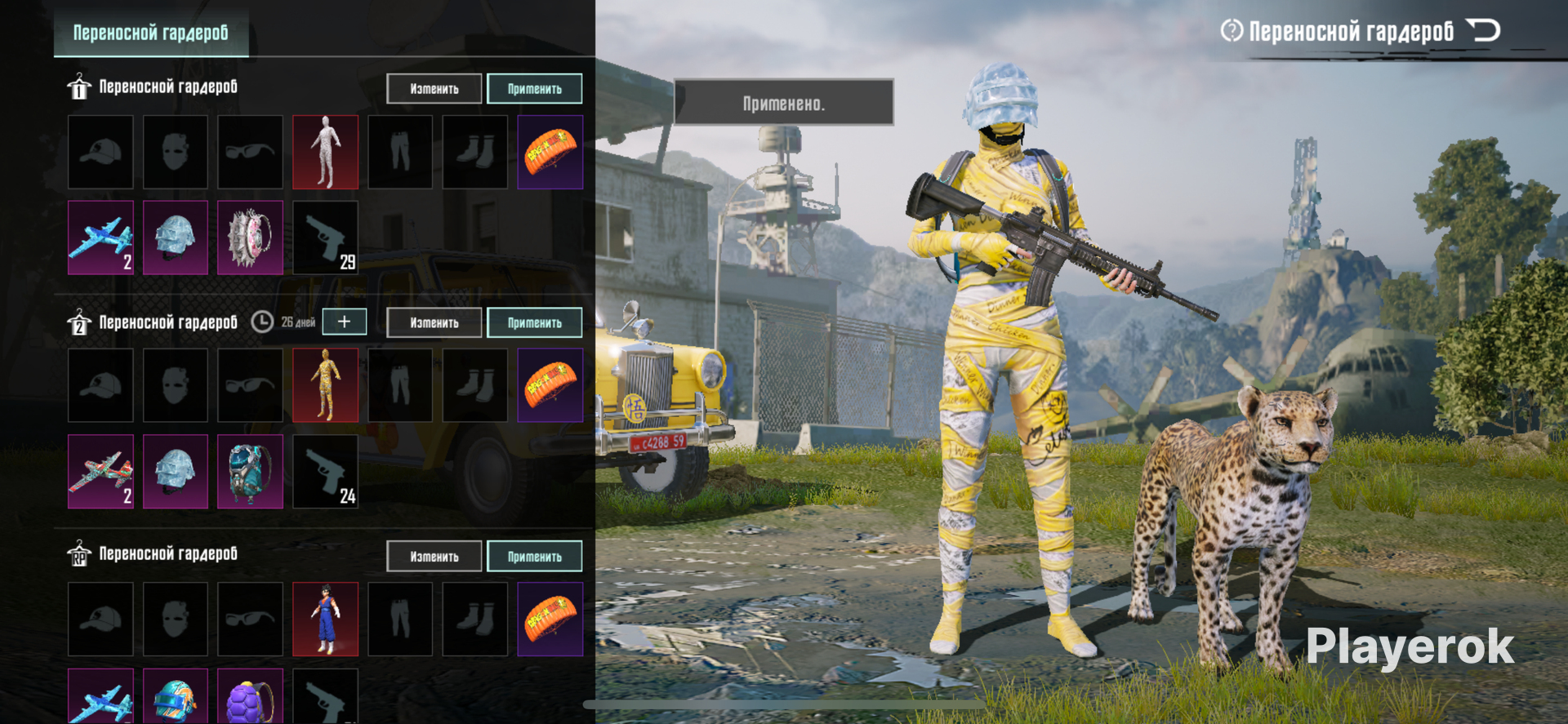Select the red-green airplane skin slot
This screenshot has width=1568, height=724.
pos(100,472)
